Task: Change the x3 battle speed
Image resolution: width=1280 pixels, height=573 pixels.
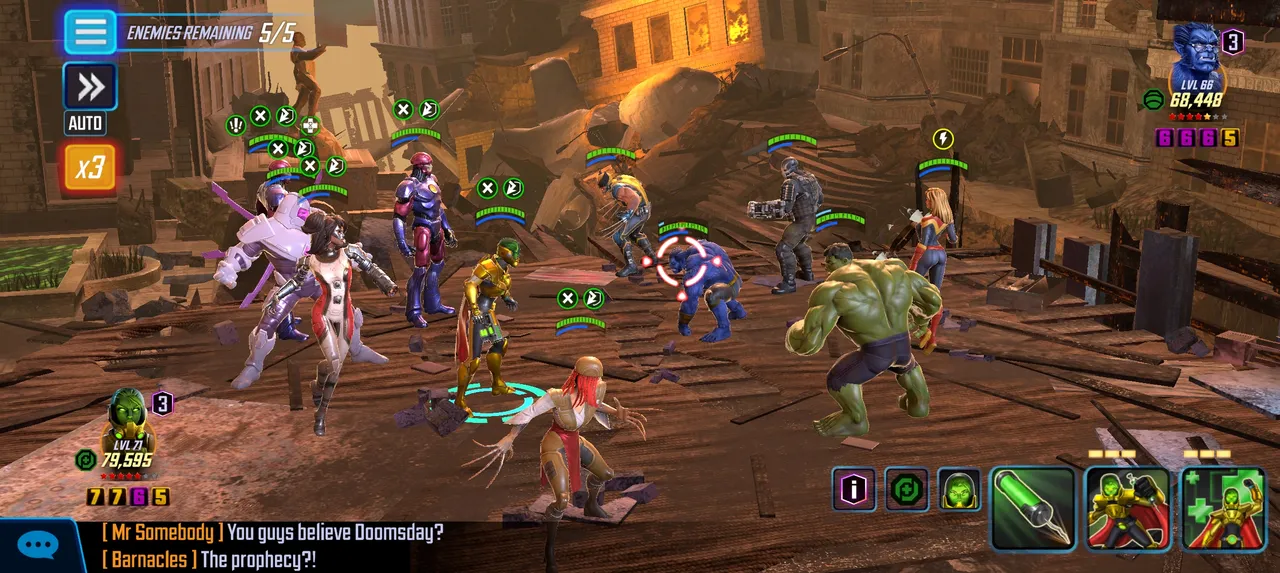Action: (90, 167)
